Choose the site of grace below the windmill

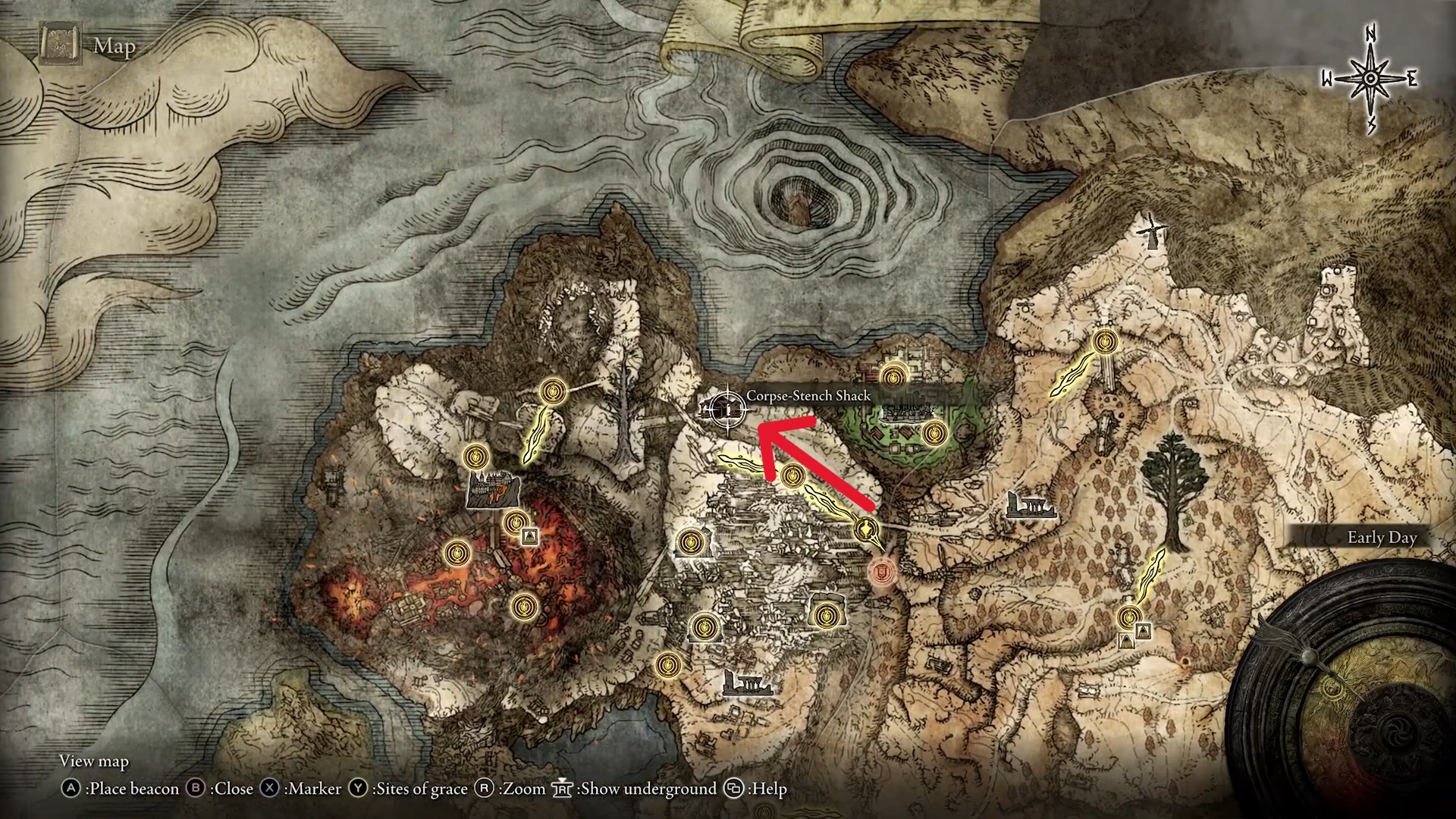click(x=1106, y=342)
